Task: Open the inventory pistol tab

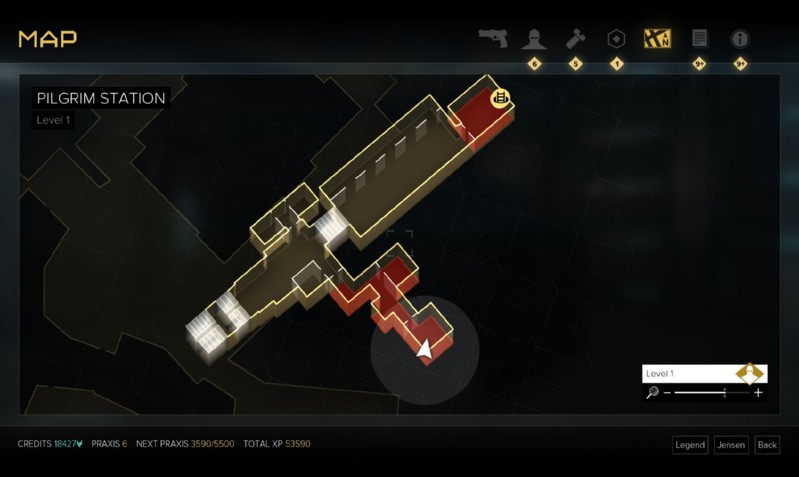Action: [493, 38]
